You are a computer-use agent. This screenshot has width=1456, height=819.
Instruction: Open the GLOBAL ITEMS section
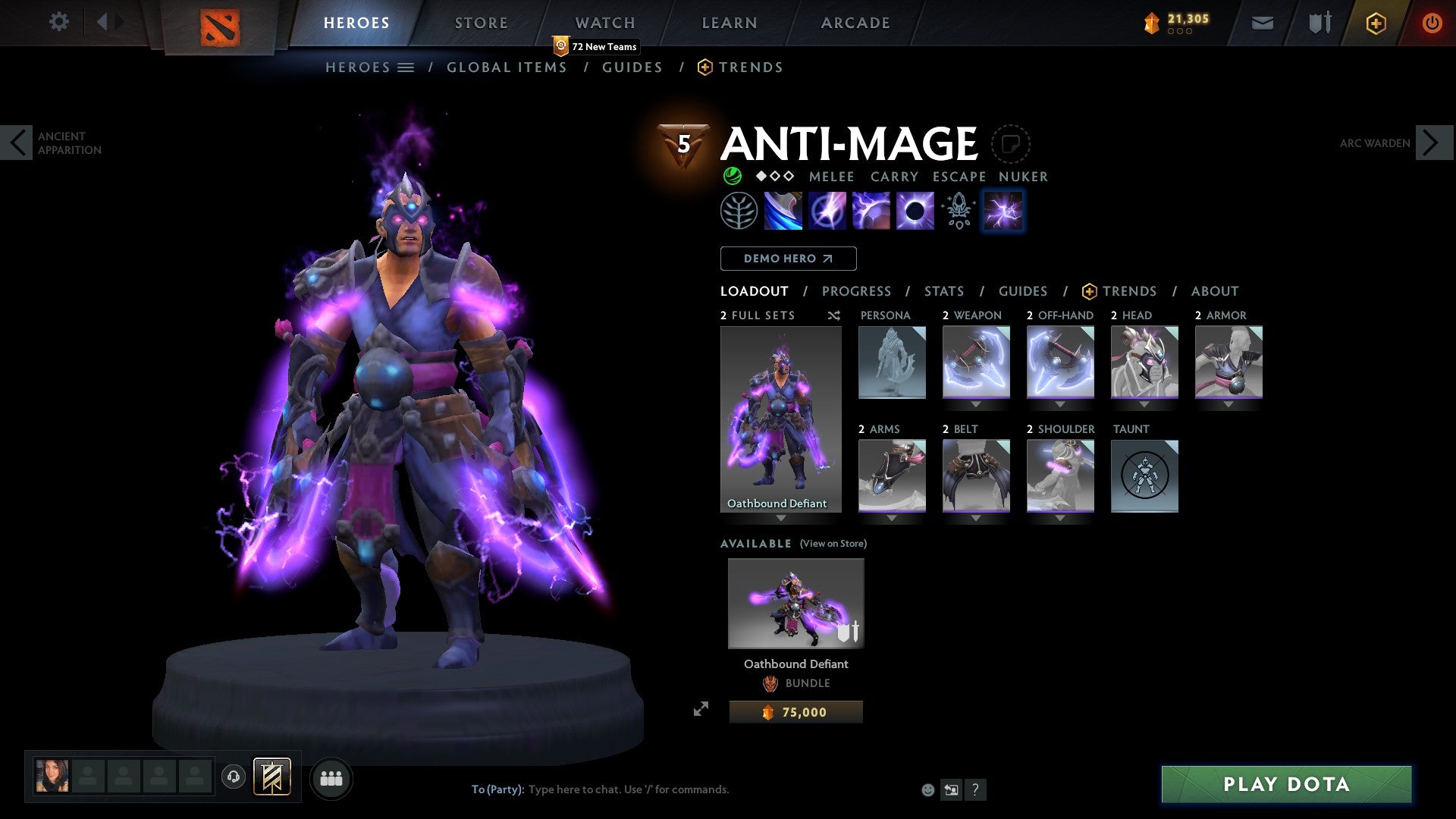click(x=507, y=67)
